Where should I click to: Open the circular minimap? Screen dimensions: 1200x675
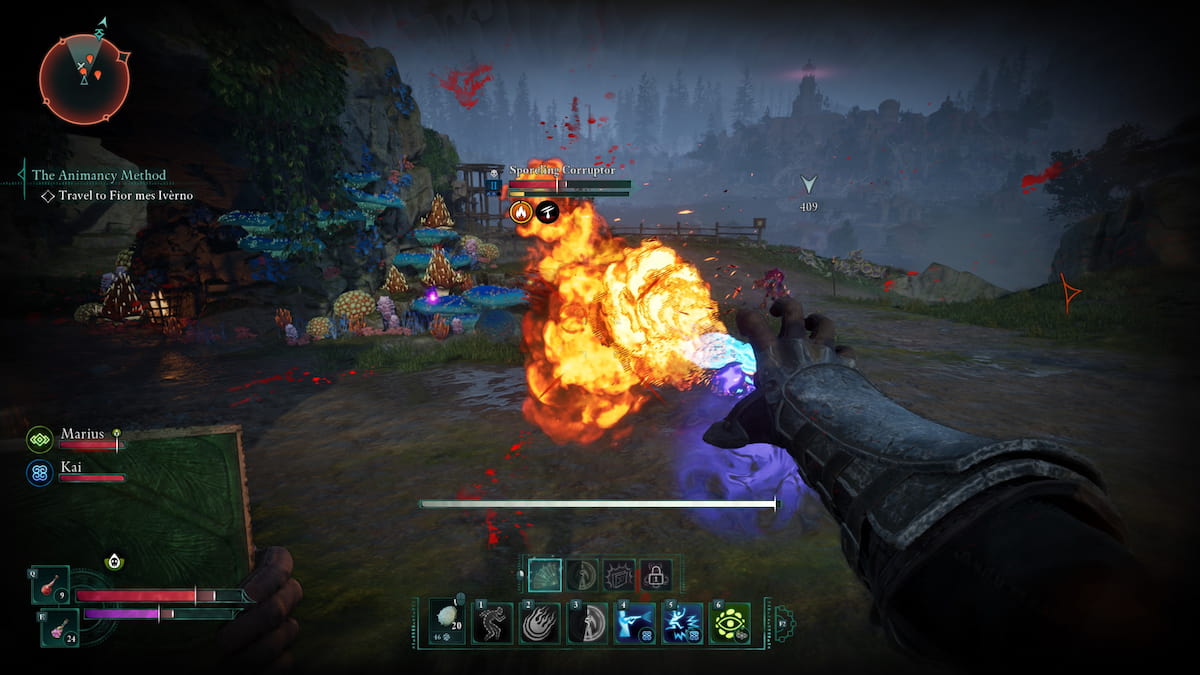click(x=84, y=78)
